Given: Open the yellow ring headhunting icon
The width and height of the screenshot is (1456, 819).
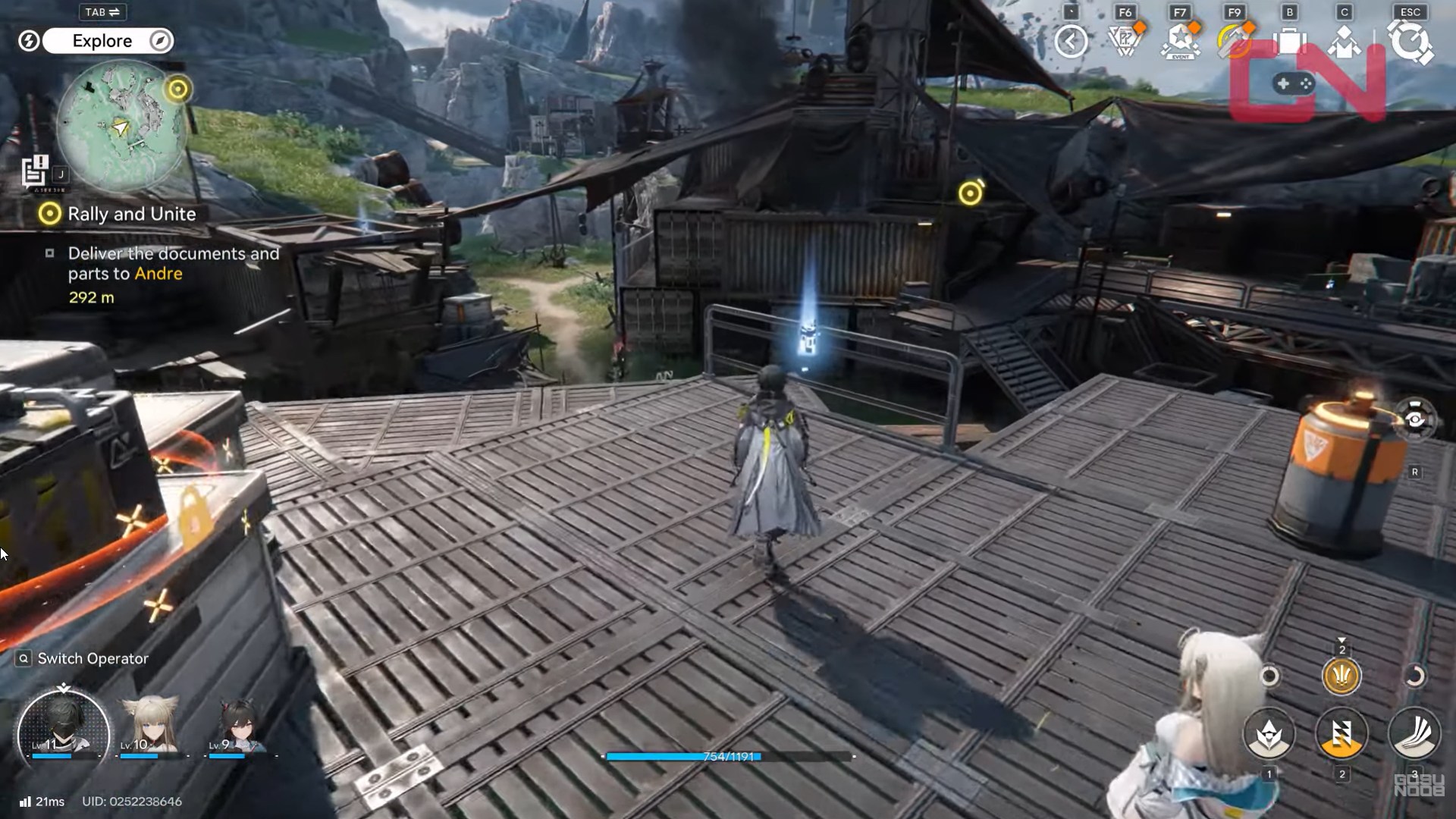Looking at the screenshot, I should (x=1235, y=41).
